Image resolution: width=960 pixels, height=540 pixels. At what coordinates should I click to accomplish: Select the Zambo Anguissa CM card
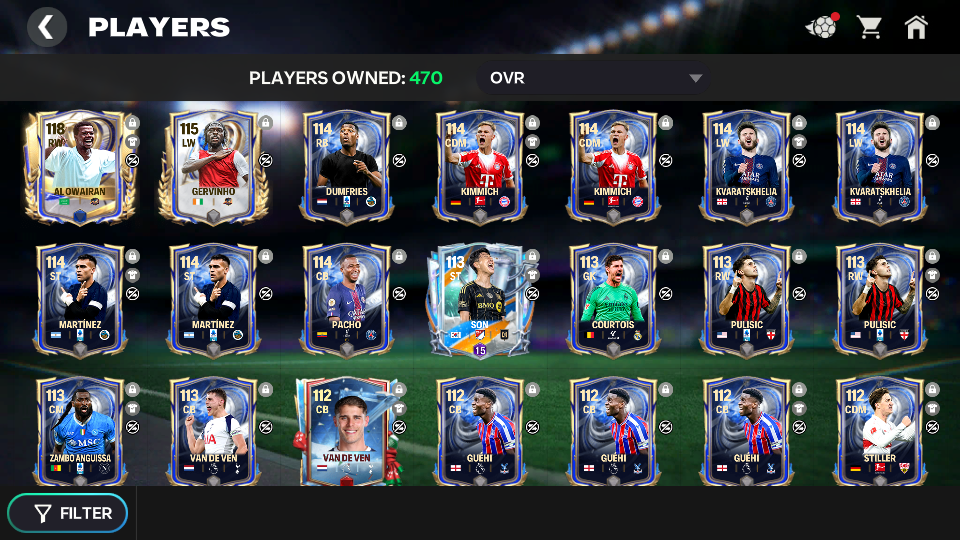80,431
